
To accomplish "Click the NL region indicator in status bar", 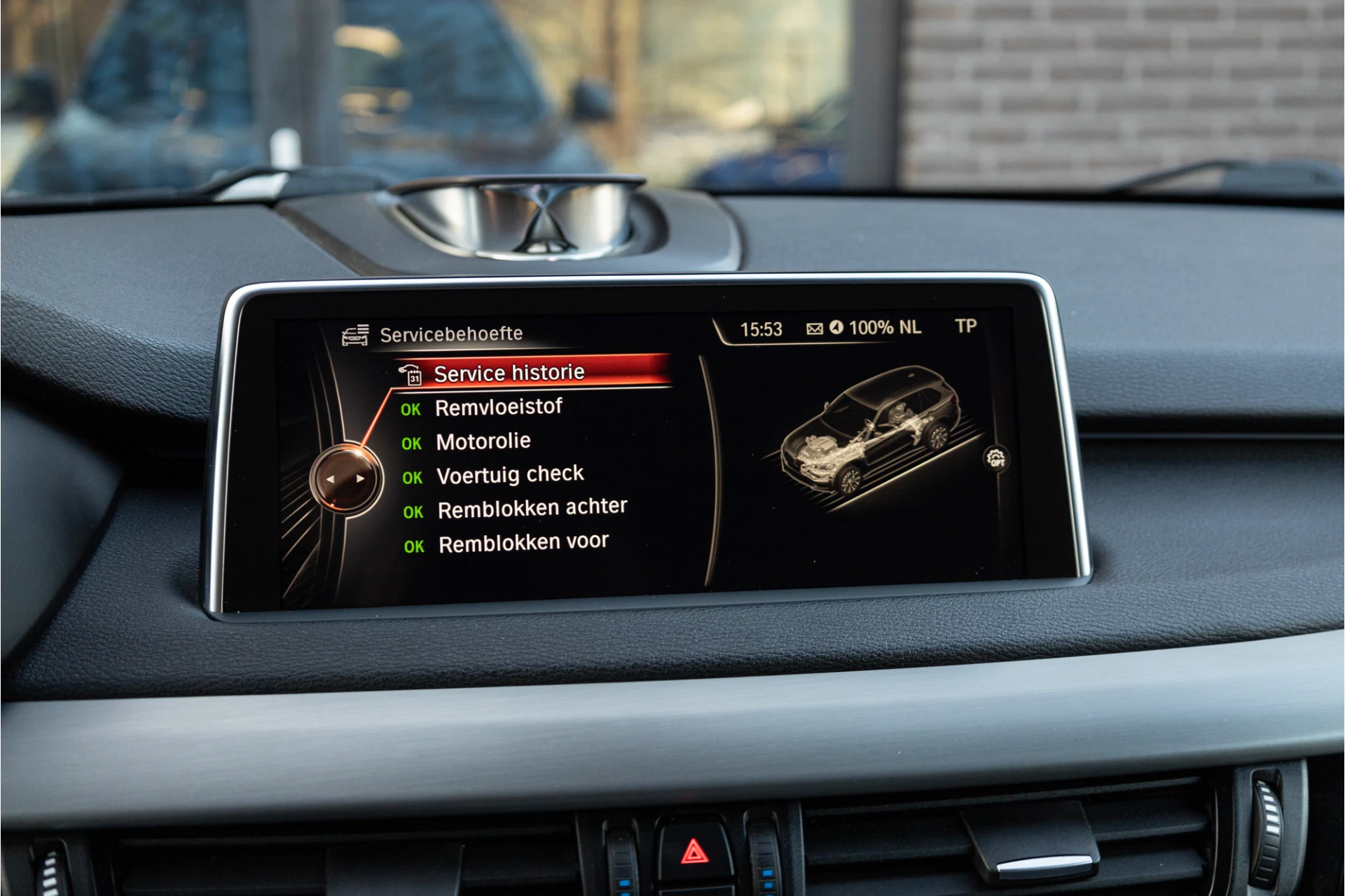I will tap(909, 327).
